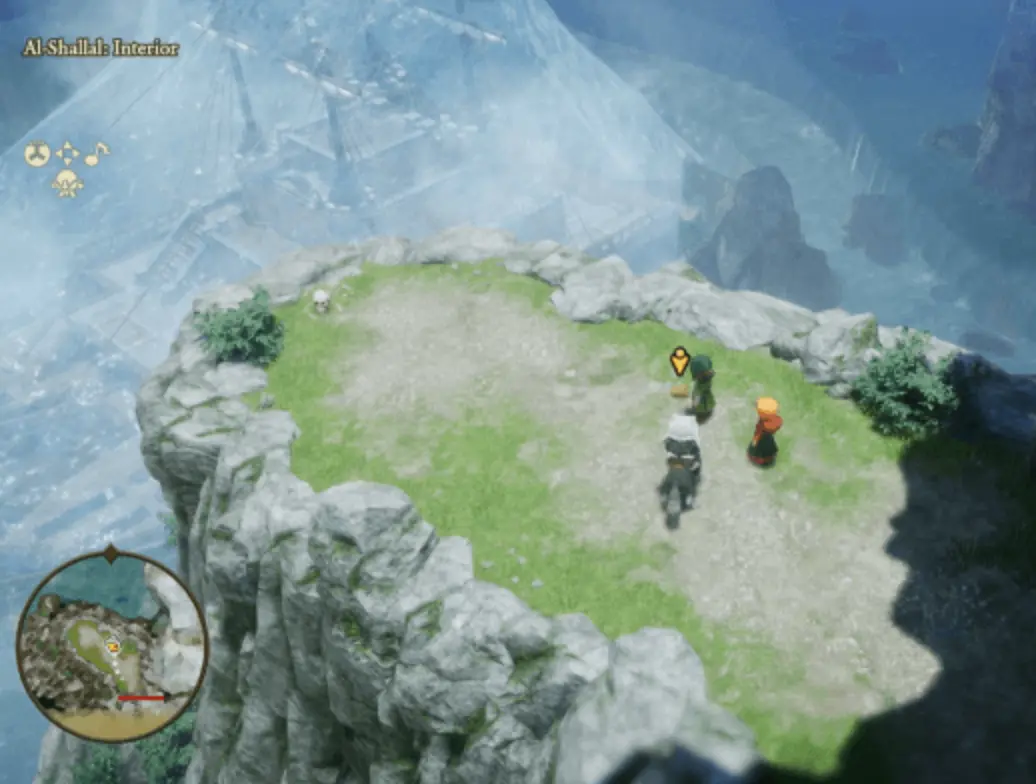The image size is (1036, 784).
Task: Activate the musical note icon
Action: 96,153
